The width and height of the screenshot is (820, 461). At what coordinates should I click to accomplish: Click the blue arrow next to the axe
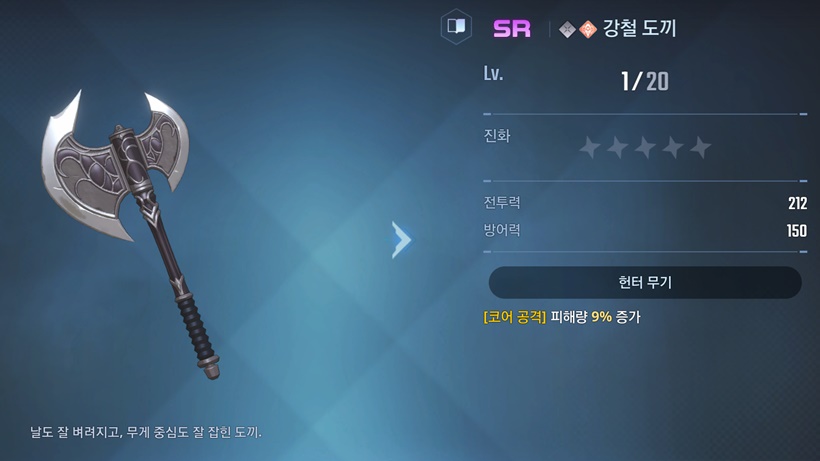[401, 240]
